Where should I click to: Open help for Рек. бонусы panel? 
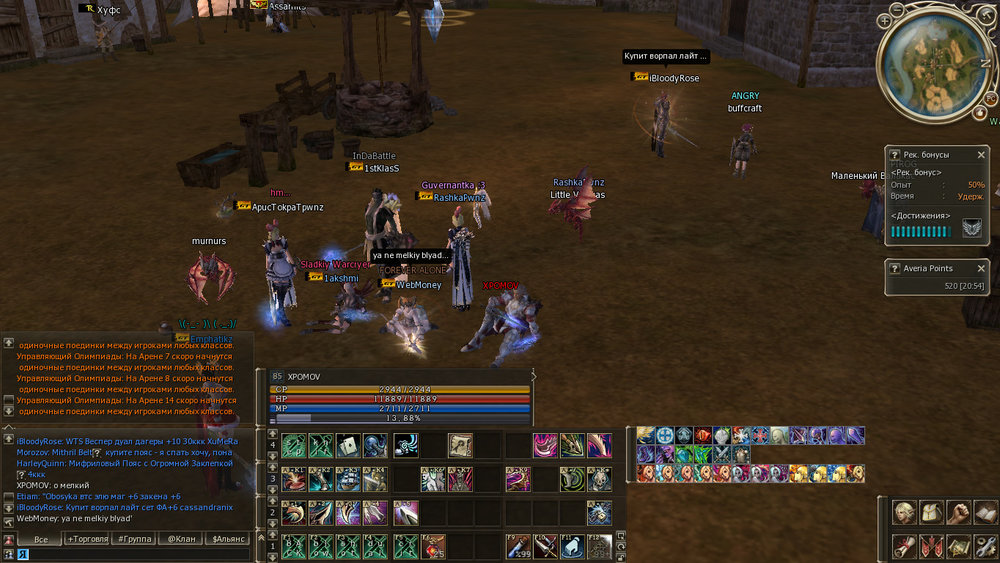click(x=895, y=155)
